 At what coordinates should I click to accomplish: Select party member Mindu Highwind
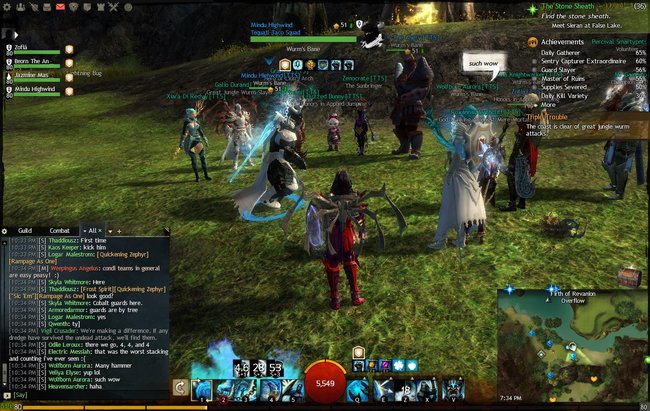click(35, 89)
